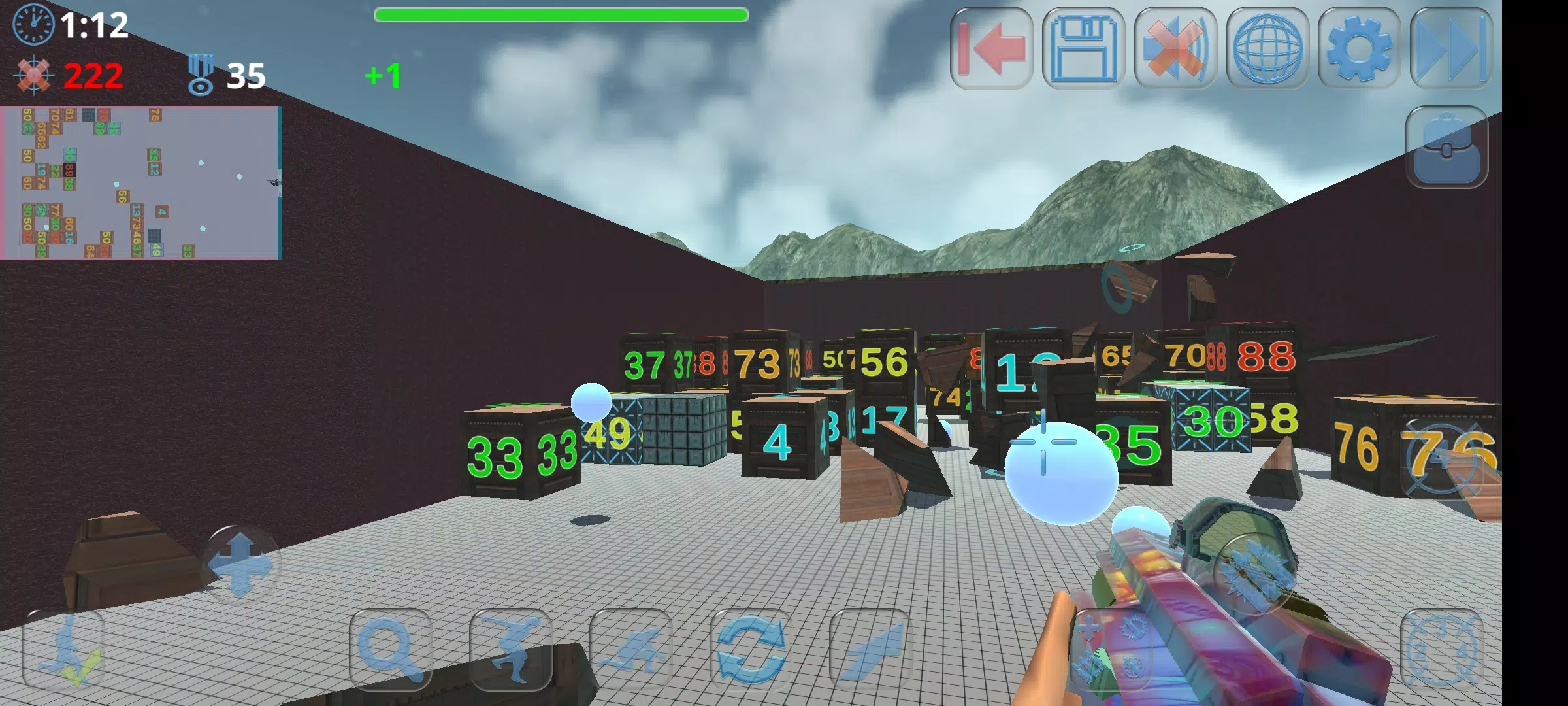Screen dimensions: 1568x706
Task: Save the game with the floppy disk icon
Action: tap(1083, 49)
